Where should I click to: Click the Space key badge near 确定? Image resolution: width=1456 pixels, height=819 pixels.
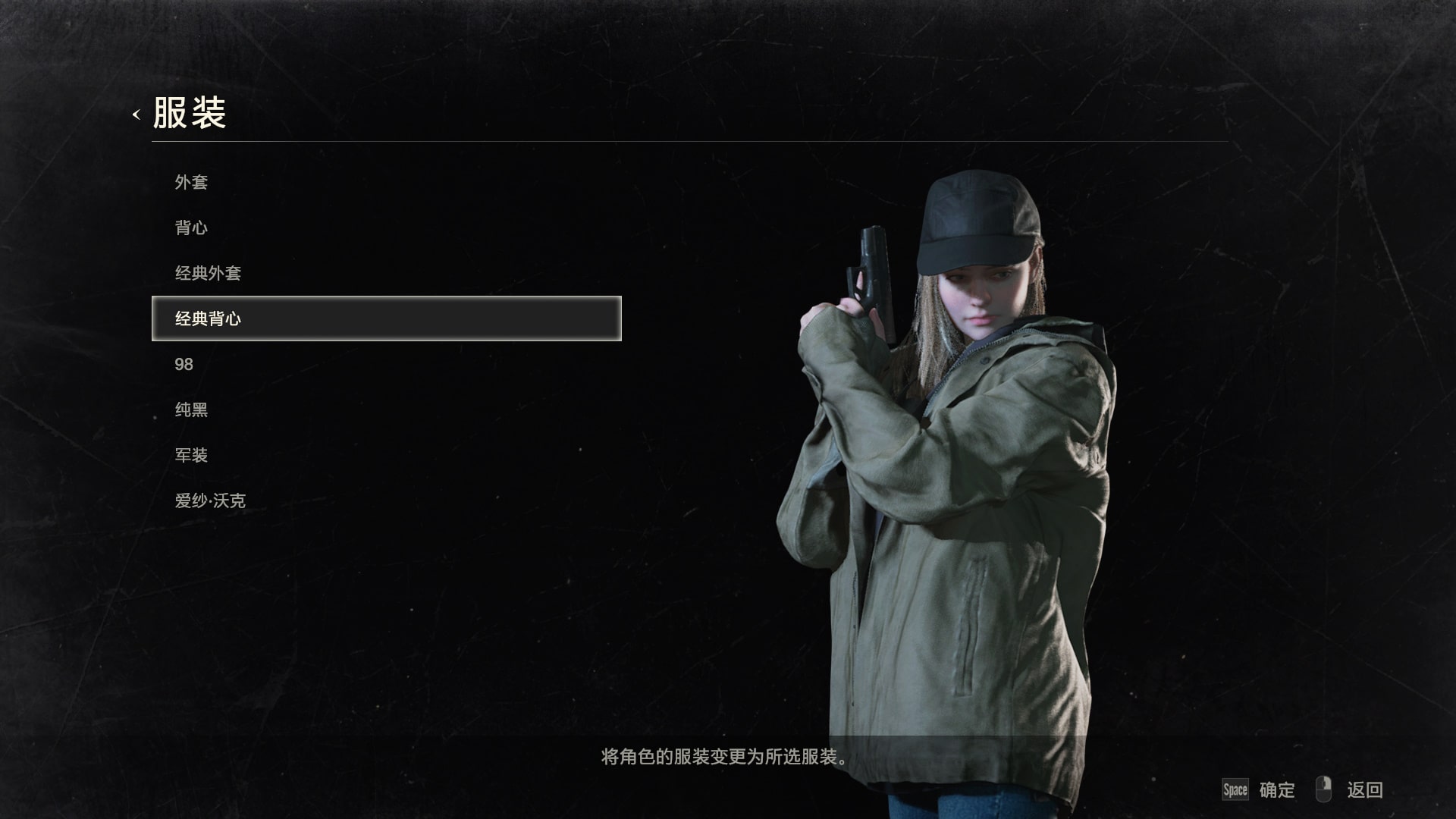[x=1237, y=789]
